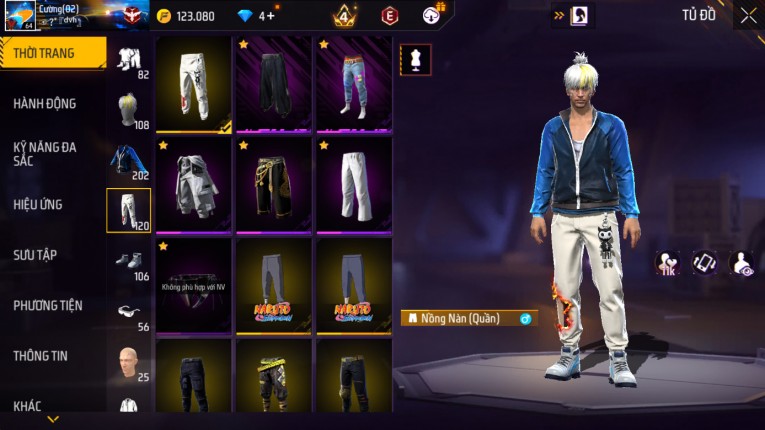Expand the category list down arrow

pos(53,419)
